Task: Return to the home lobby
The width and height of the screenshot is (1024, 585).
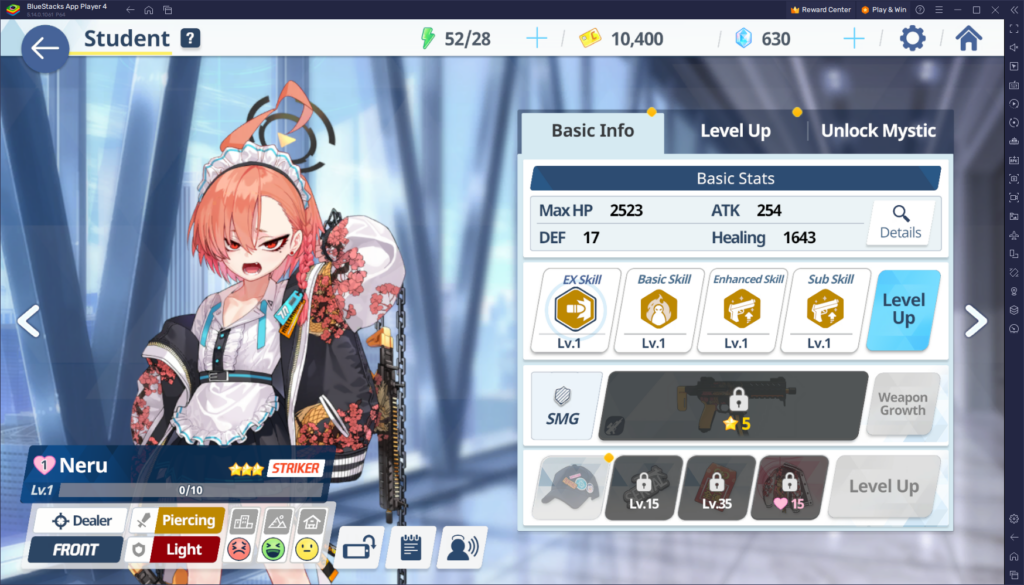Action: point(968,39)
